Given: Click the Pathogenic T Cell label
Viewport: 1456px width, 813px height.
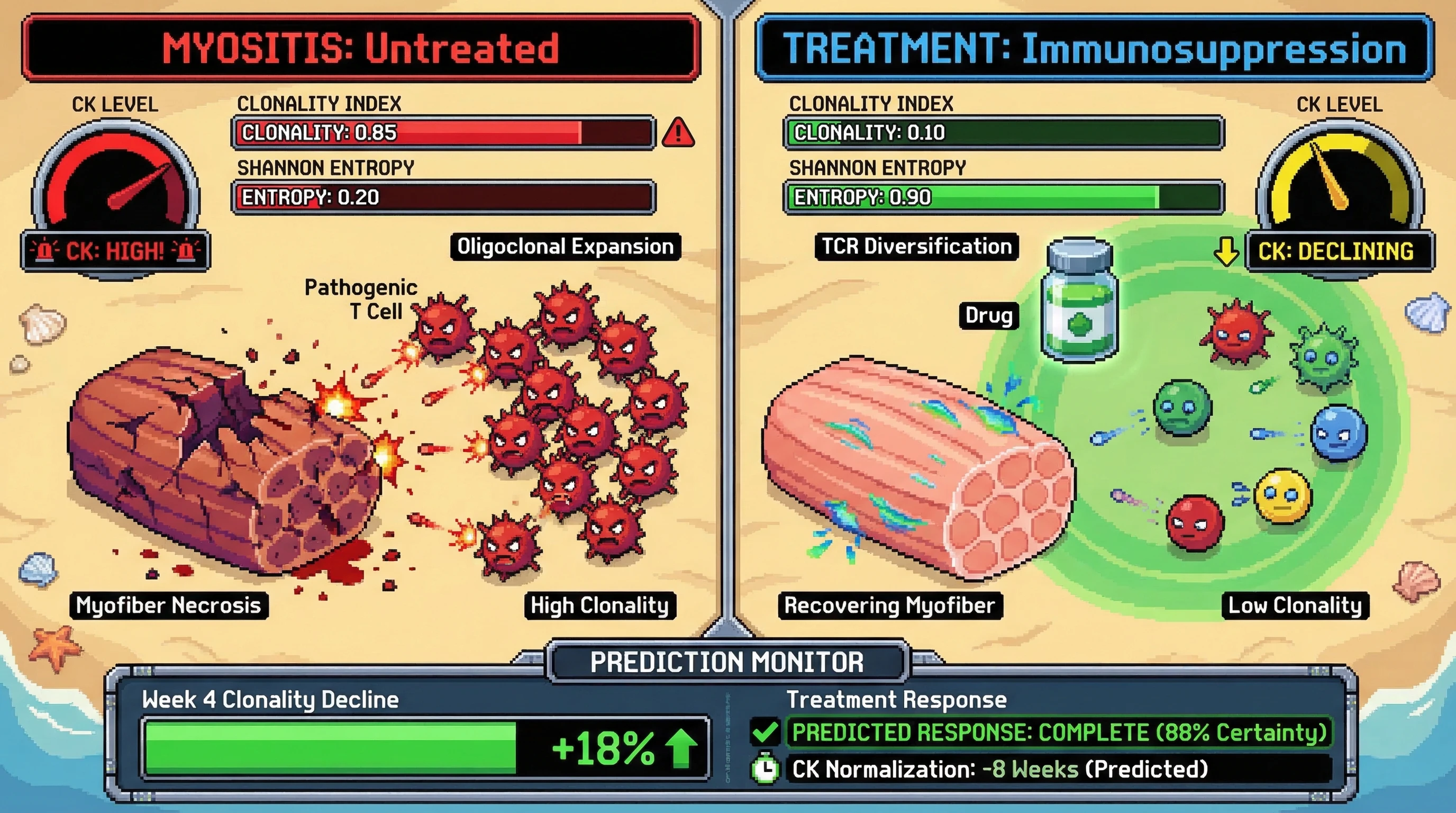Looking at the screenshot, I should click(361, 299).
